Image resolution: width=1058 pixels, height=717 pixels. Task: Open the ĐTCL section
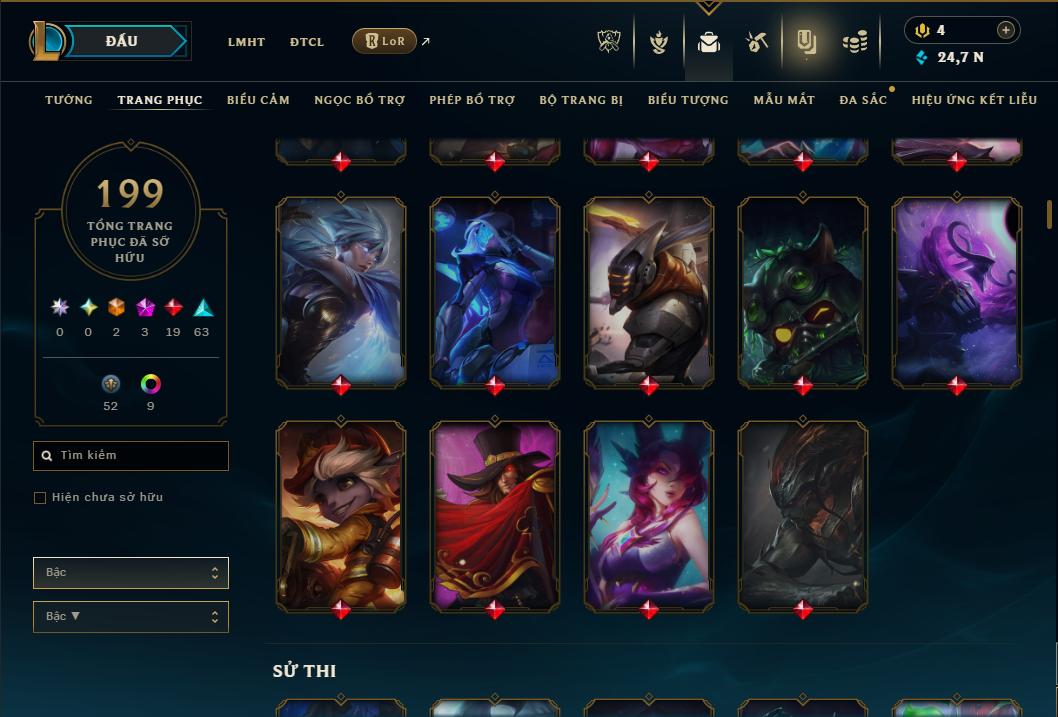pos(307,42)
